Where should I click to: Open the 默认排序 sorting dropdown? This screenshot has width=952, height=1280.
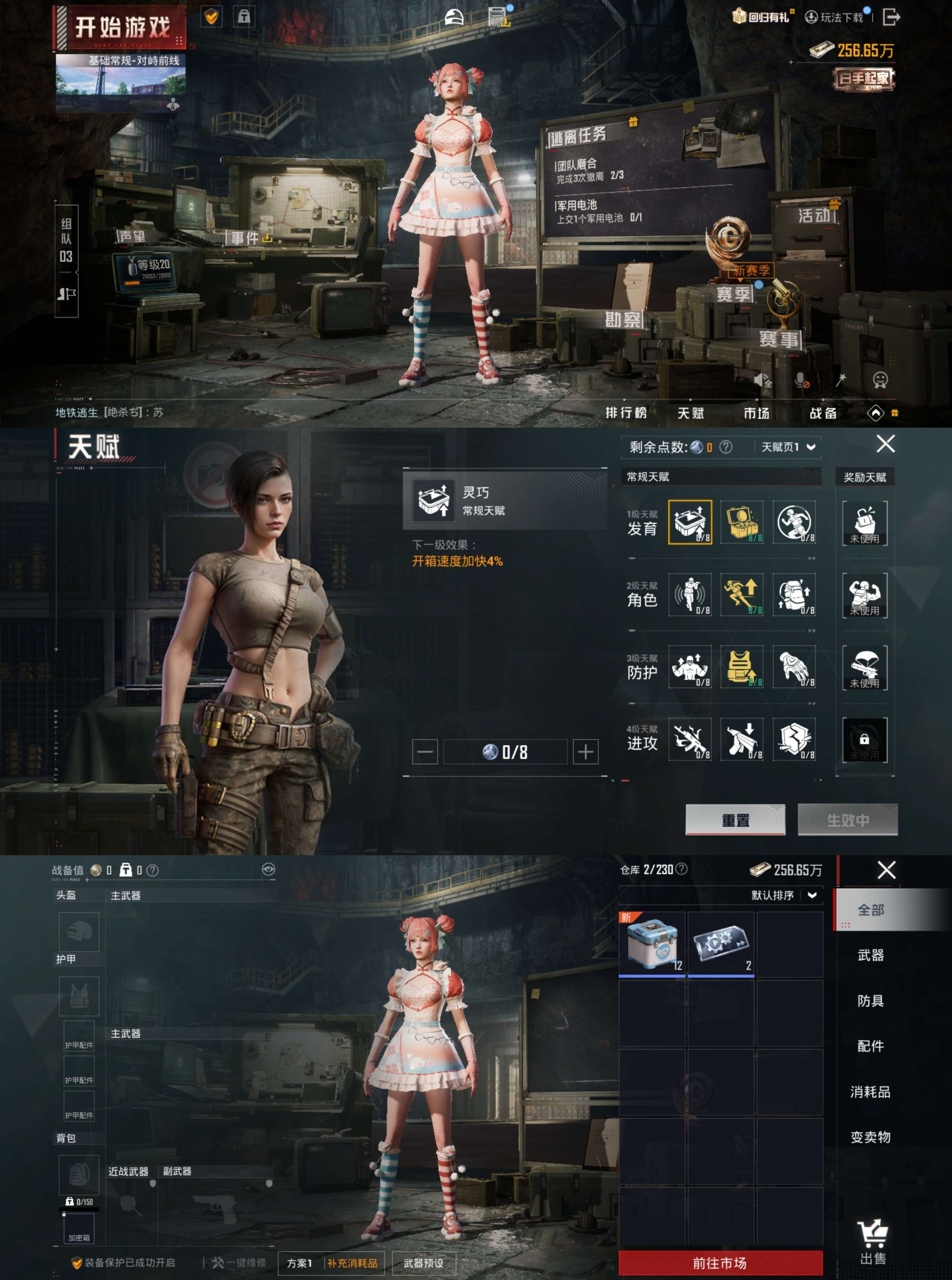(x=784, y=895)
